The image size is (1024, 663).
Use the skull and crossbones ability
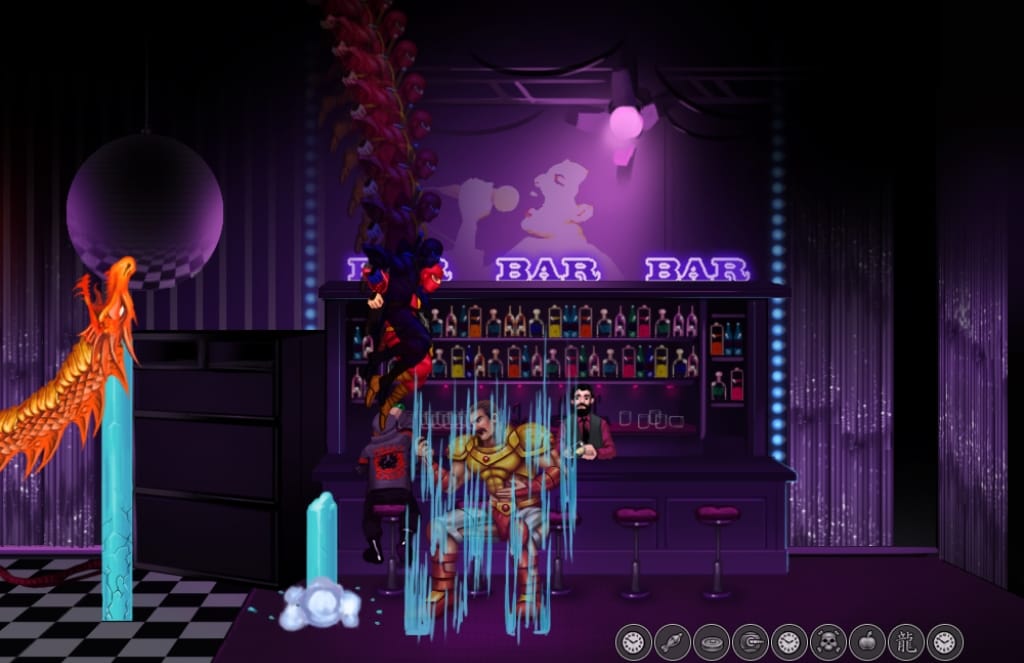[x=829, y=641]
